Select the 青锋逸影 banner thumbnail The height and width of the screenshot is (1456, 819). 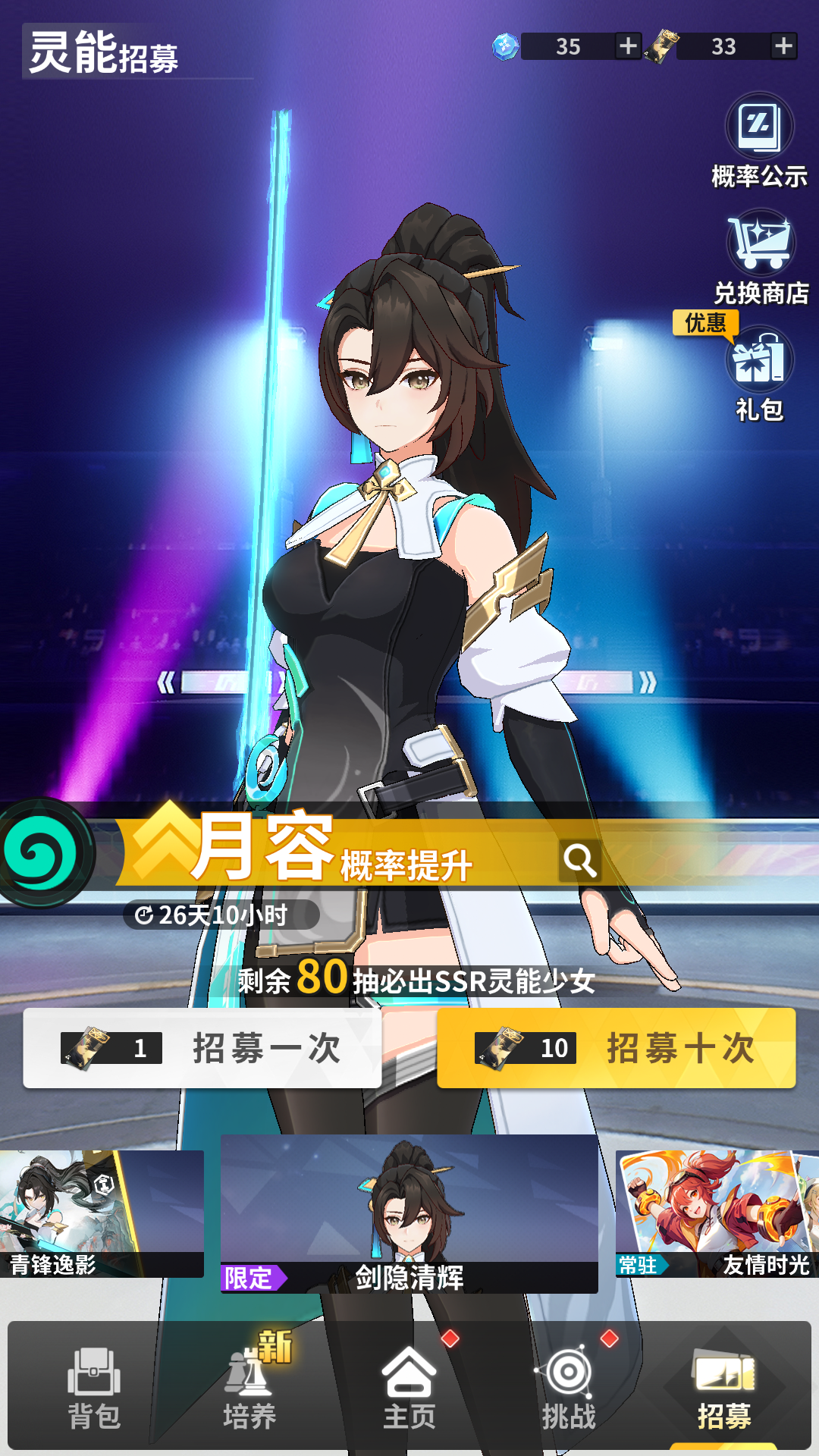click(x=102, y=1213)
